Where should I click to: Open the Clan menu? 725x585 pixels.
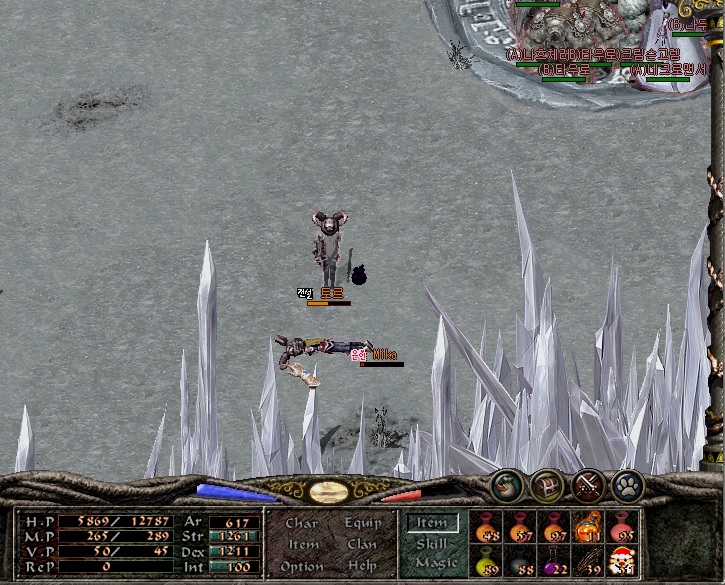tap(362, 544)
